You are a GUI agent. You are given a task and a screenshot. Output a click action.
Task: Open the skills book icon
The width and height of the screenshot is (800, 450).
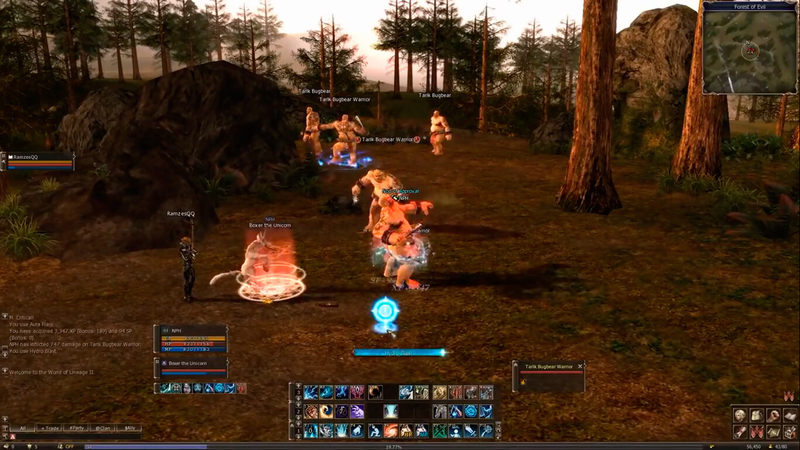tap(790, 415)
